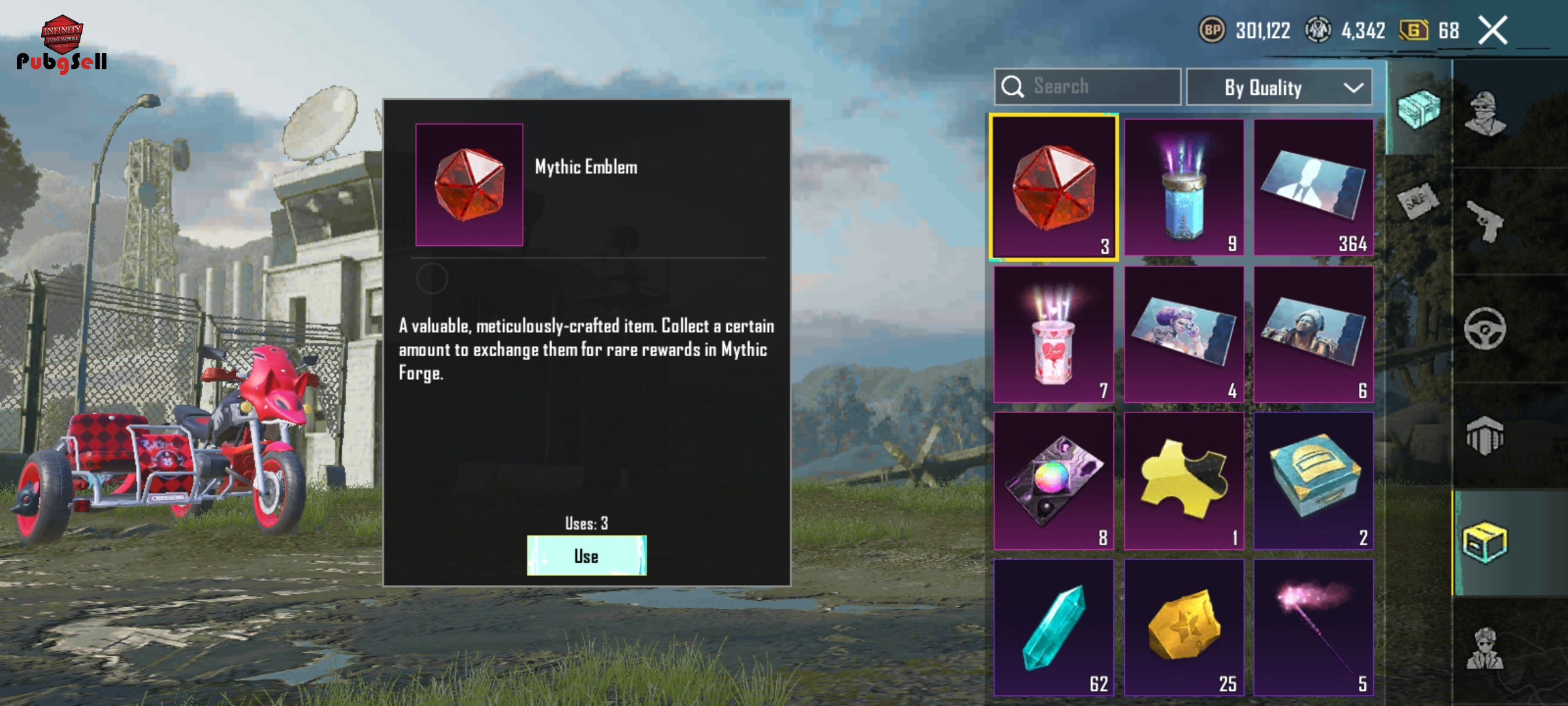Open the teal crate sub-tab

point(1418,109)
